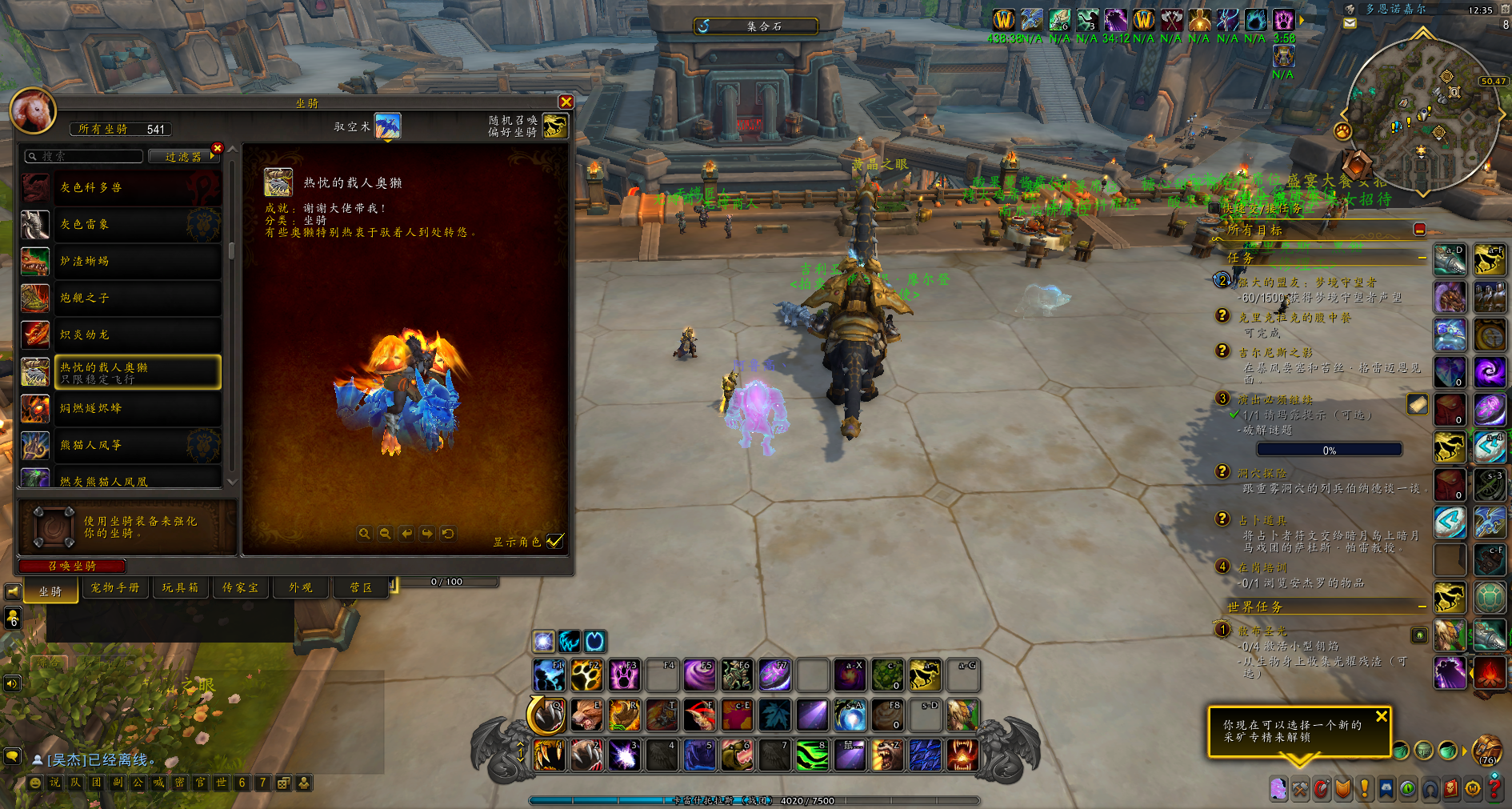Viewport: 1512px width, 809px height.
Task: Open the 集合石 button at top
Action: coord(755,26)
